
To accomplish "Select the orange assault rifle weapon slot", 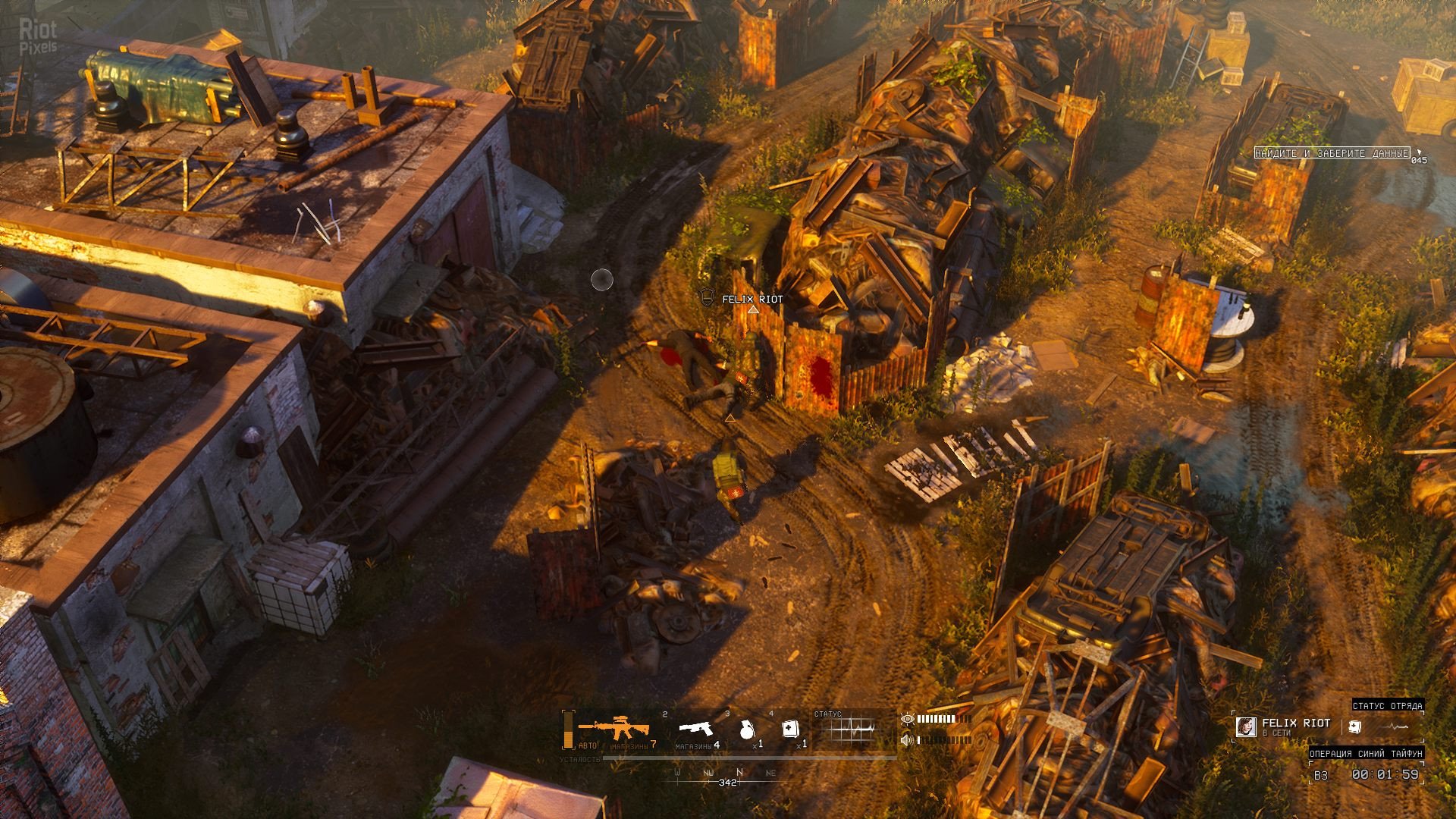I will [x=613, y=728].
